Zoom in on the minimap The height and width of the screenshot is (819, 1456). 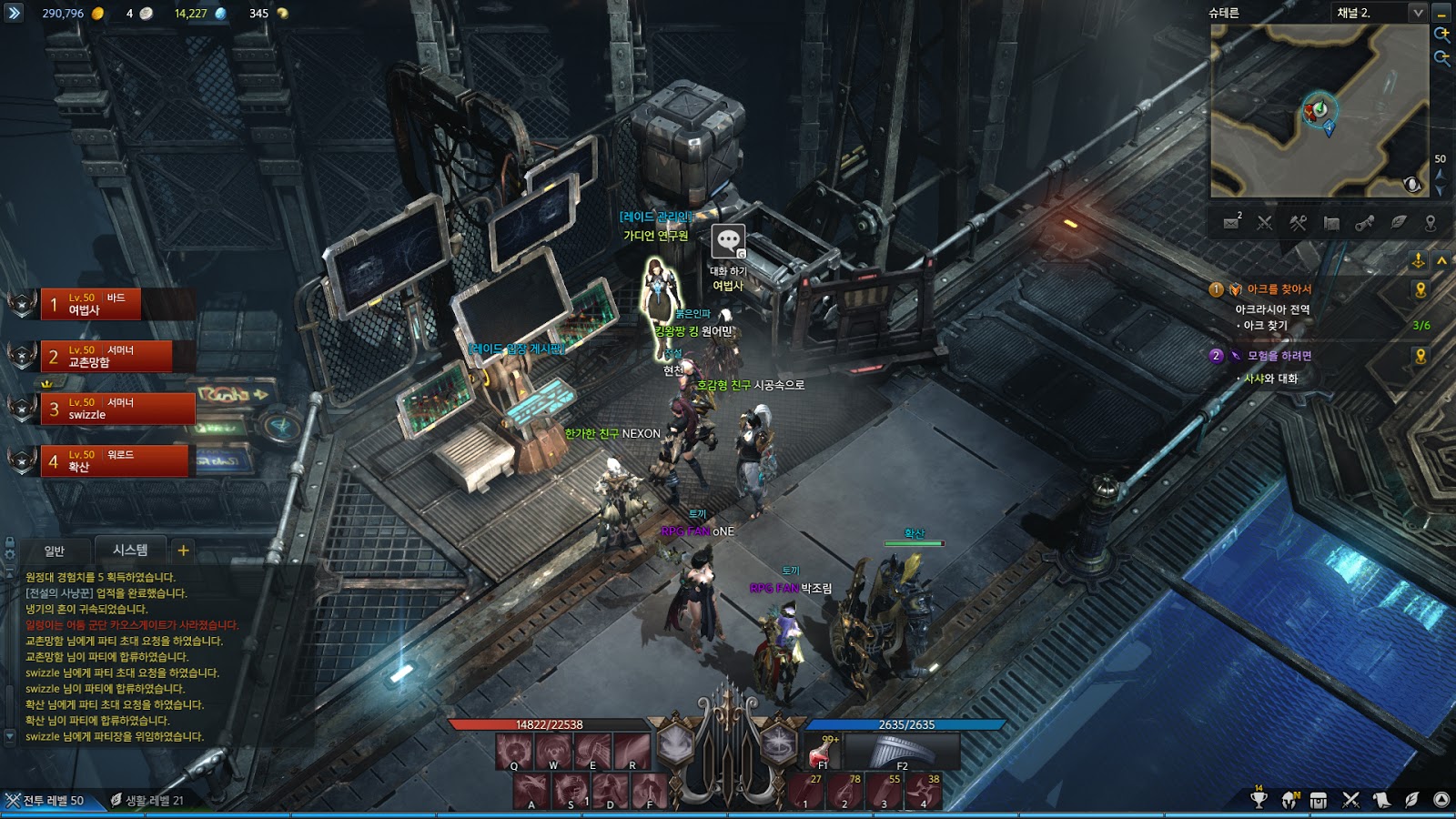pos(1441,35)
